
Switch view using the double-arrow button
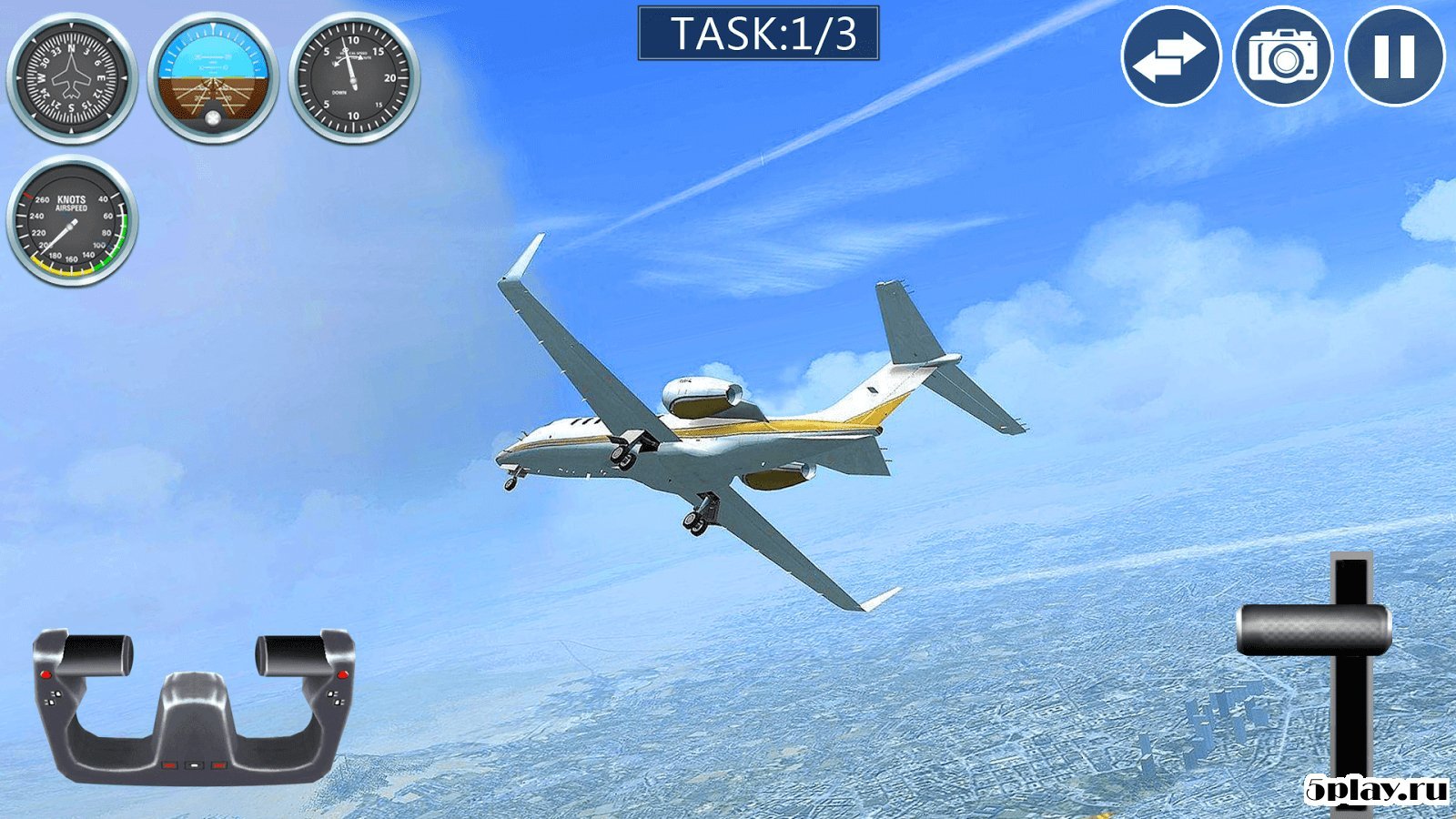tap(1170, 56)
